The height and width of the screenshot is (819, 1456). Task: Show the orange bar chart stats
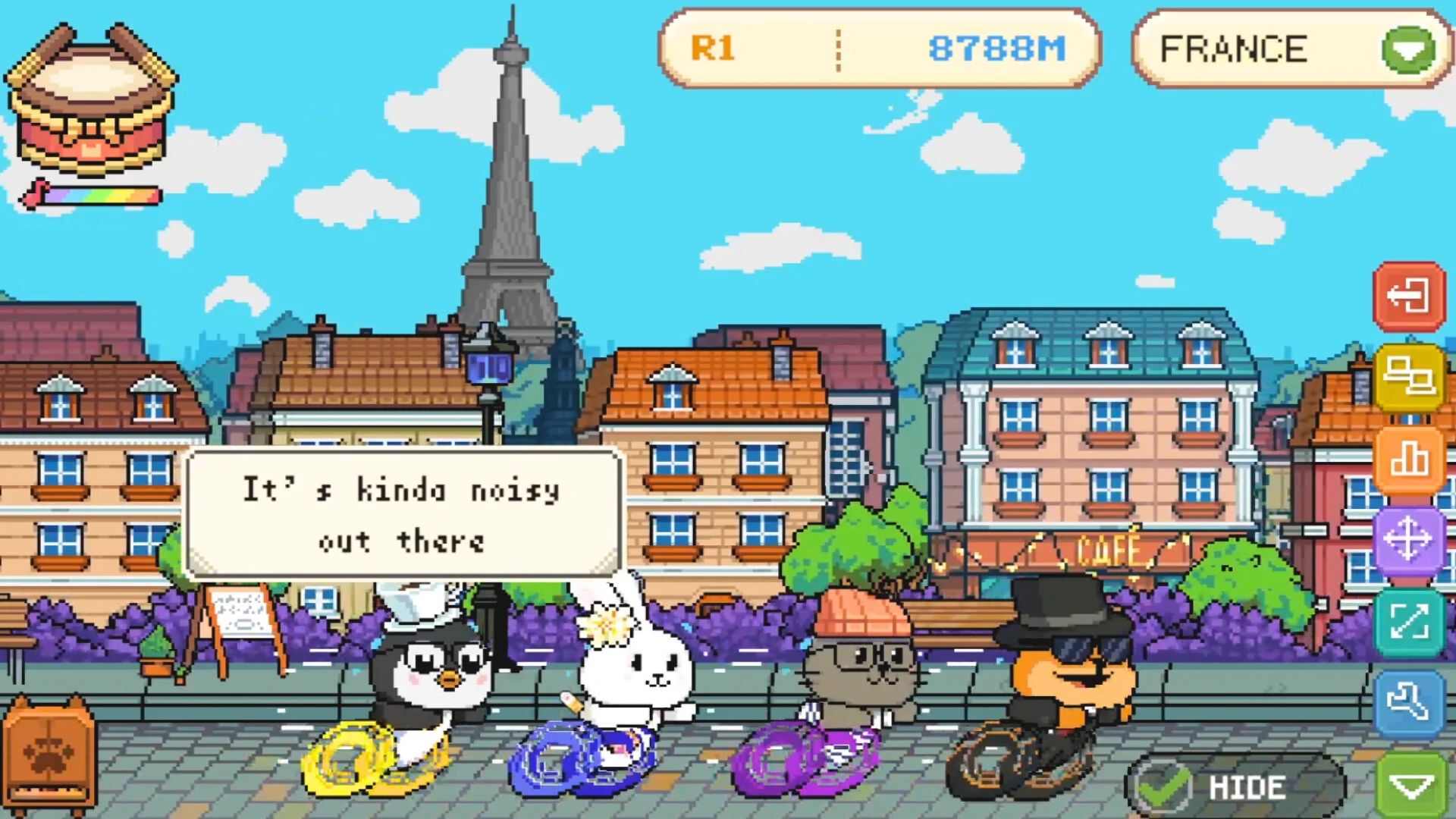pyautogui.click(x=1409, y=459)
